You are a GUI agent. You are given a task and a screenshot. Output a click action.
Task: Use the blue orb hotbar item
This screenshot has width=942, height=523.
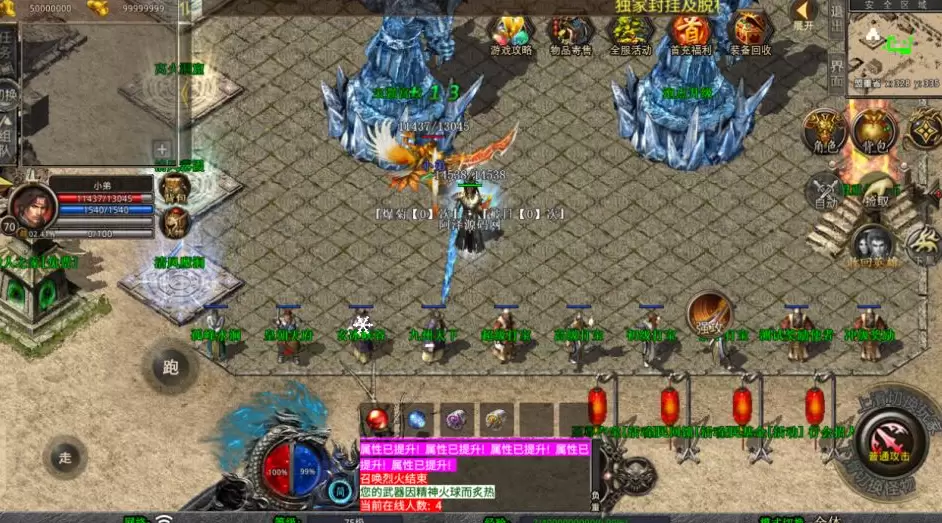[417, 419]
